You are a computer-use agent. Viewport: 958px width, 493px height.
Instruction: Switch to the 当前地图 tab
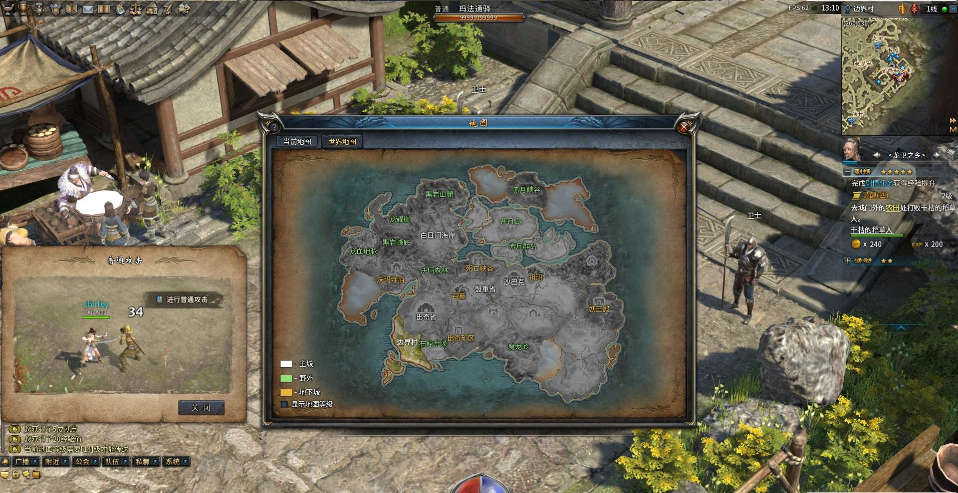click(x=299, y=142)
